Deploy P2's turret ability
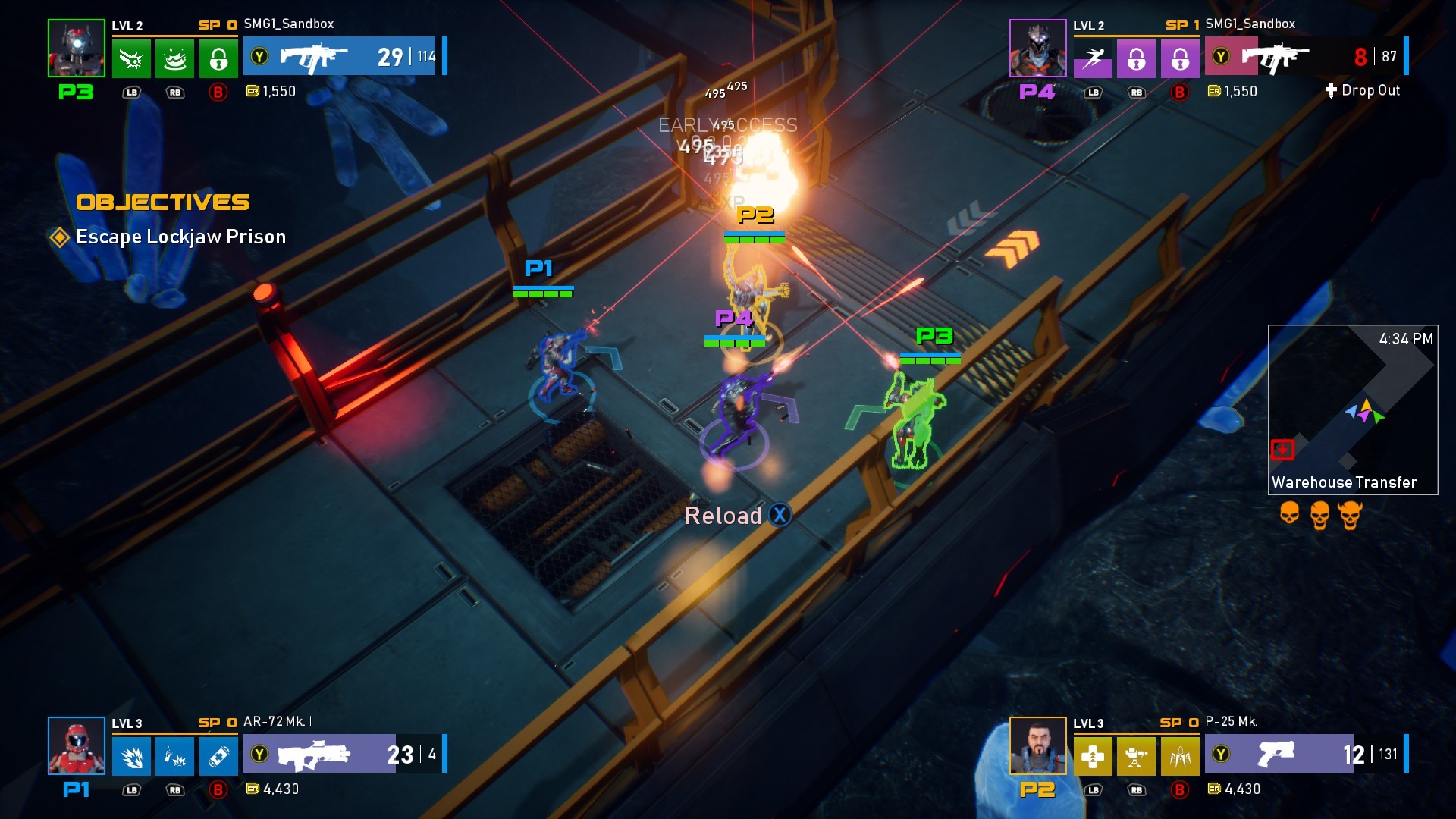The height and width of the screenshot is (819, 1456). [x=1136, y=756]
